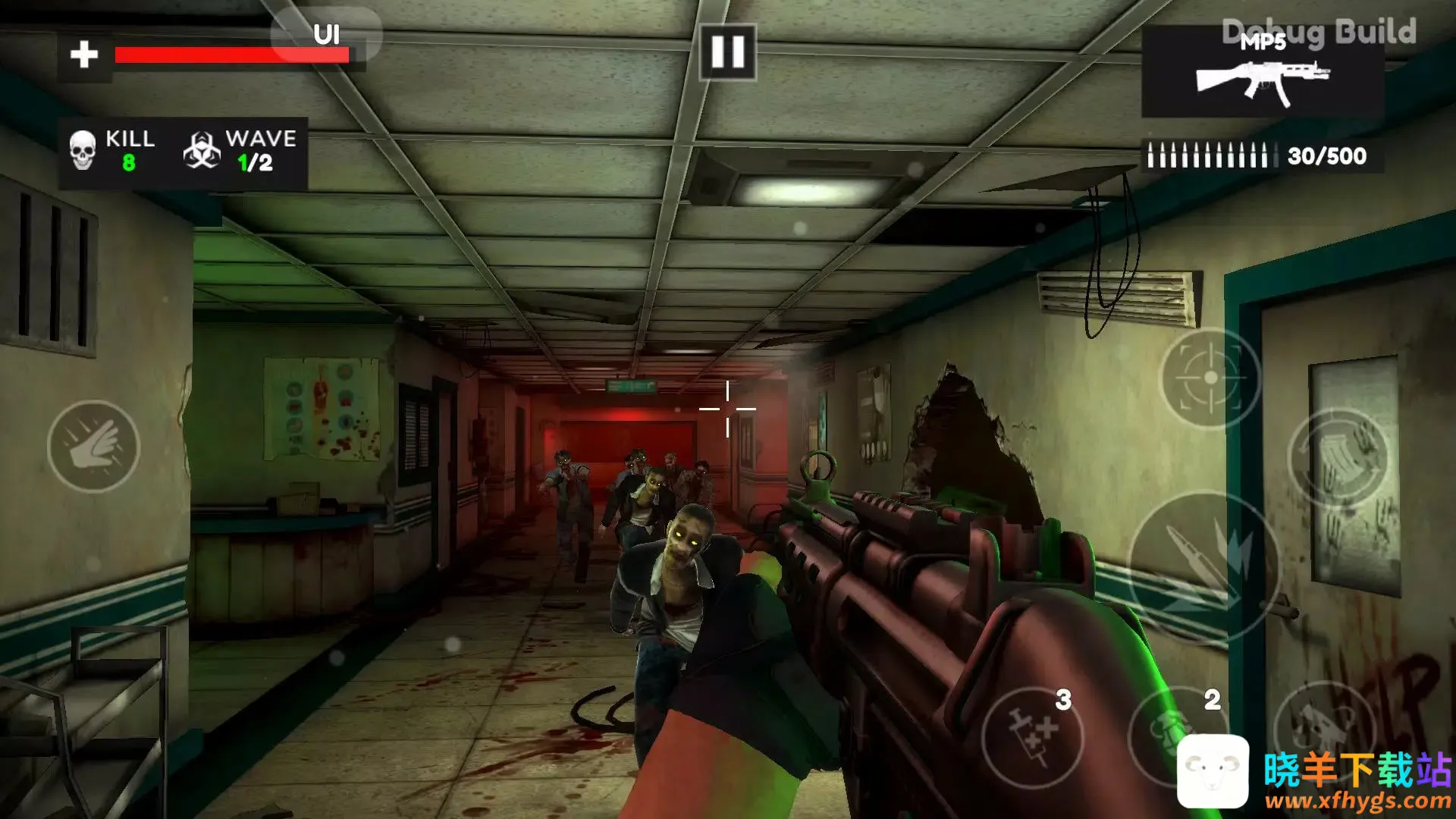The width and height of the screenshot is (1456, 819).
Task: Use a syringe medkit
Action: point(1033,736)
